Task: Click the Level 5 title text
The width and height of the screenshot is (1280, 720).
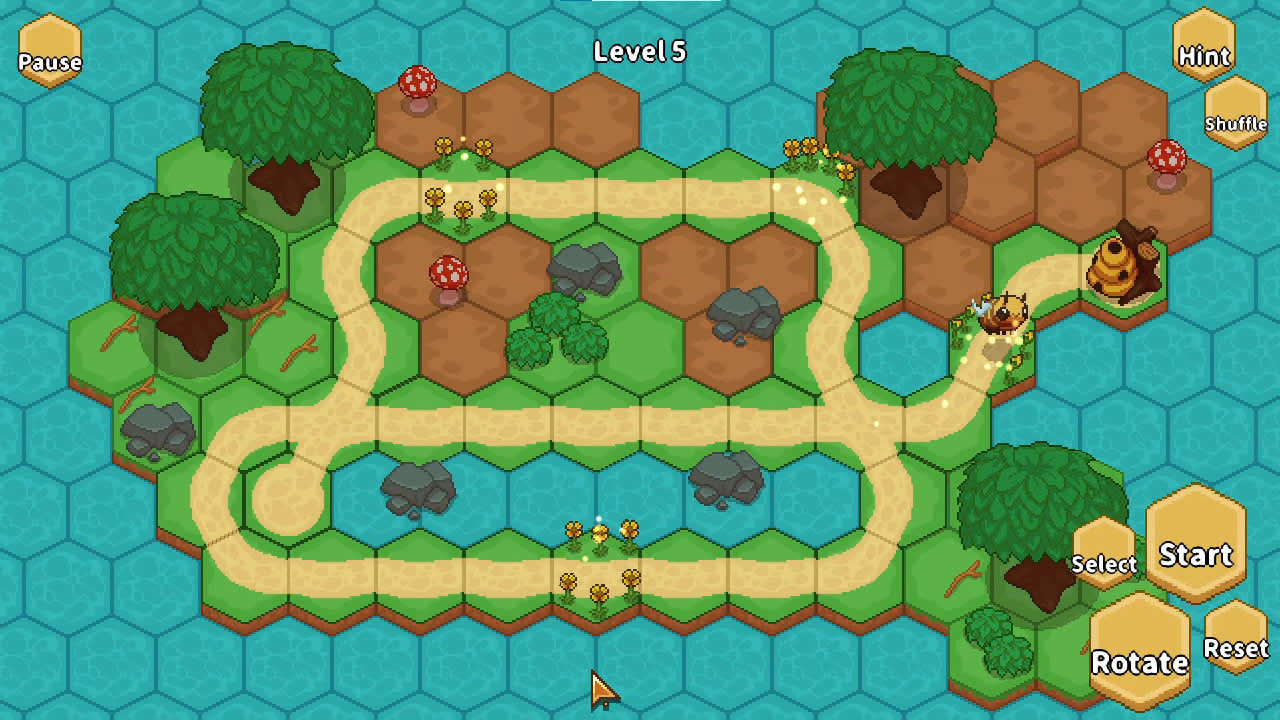Action: (x=638, y=52)
